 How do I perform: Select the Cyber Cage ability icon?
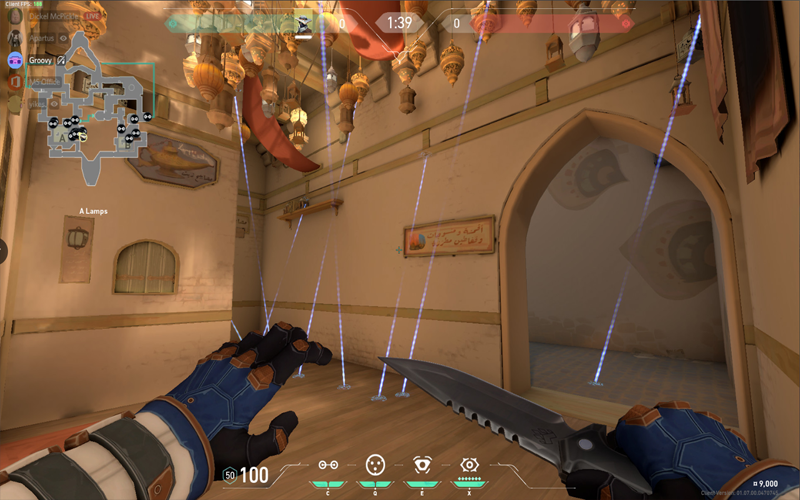(375, 465)
